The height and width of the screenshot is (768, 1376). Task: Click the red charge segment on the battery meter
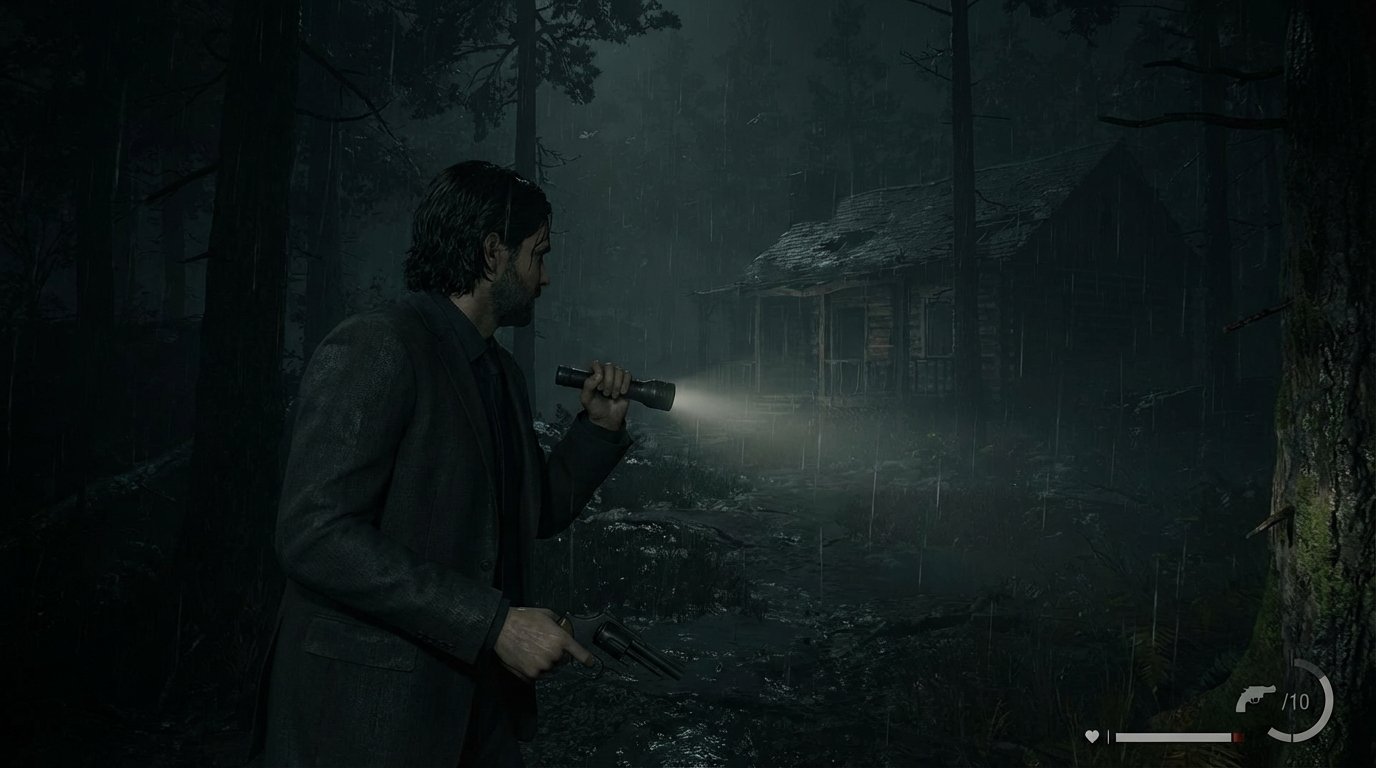click(x=1238, y=736)
